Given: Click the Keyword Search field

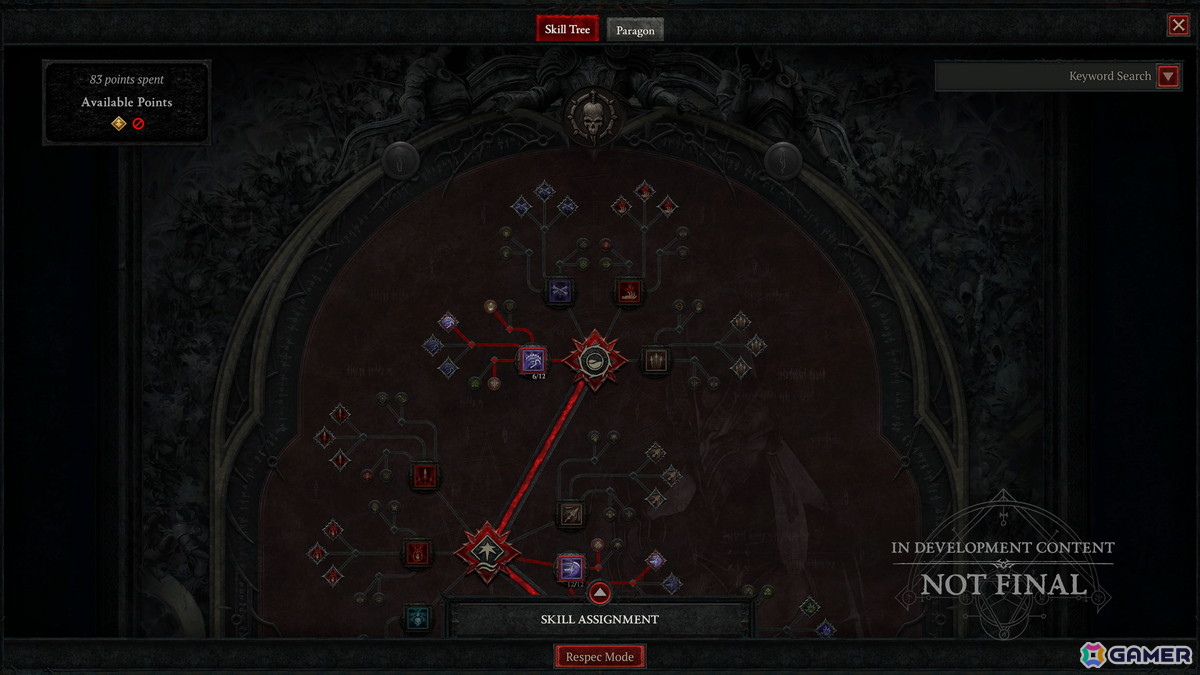Looking at the screenshot, I should click(x=1045, y=76).
